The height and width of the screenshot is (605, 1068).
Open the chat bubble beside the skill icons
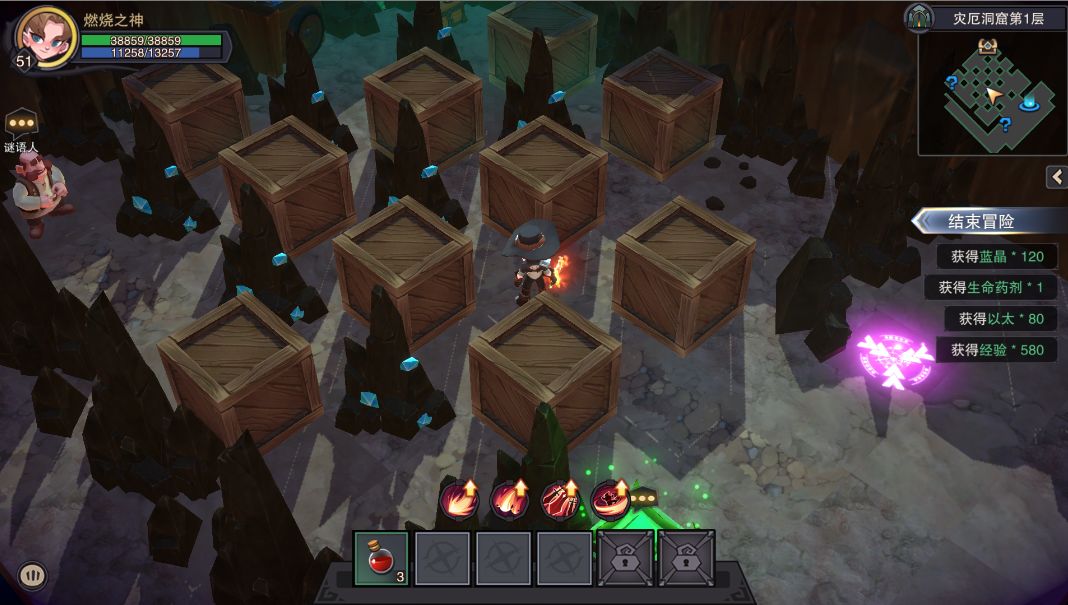tap(641, 499)
